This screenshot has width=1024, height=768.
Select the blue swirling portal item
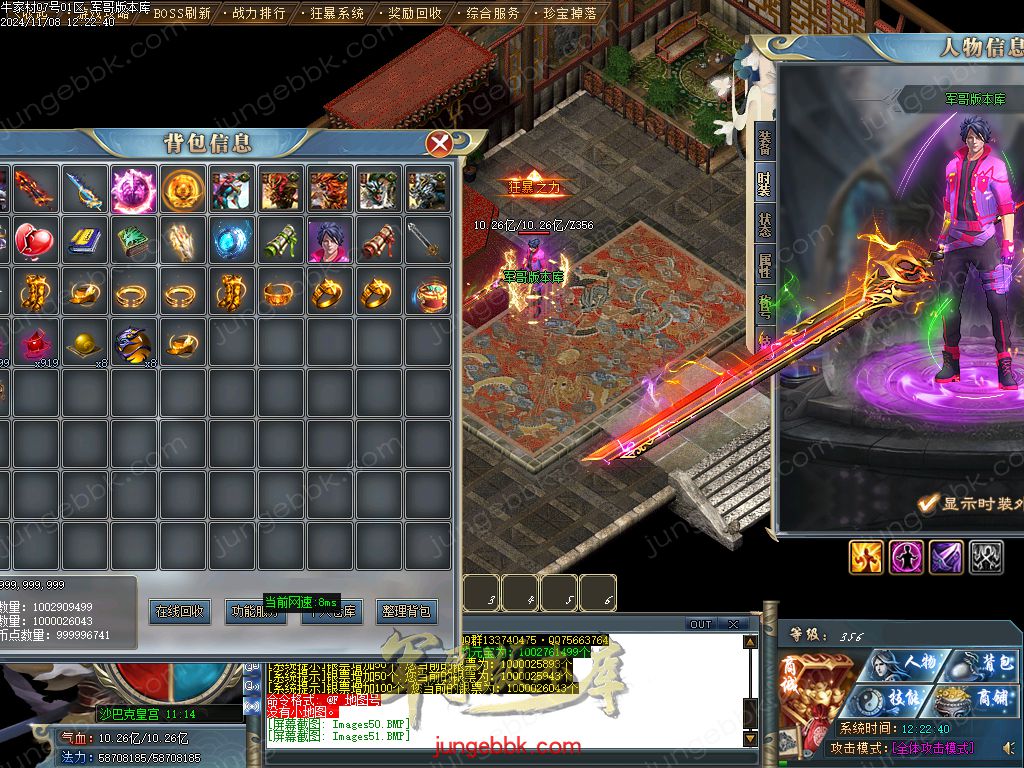point(231,241)
